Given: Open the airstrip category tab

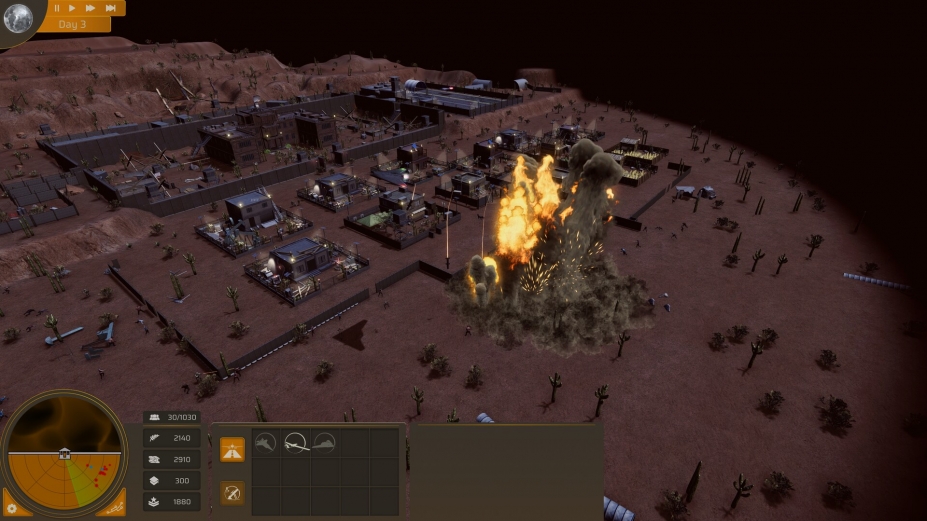Looking at the screenshot, I should click(232, 450).
